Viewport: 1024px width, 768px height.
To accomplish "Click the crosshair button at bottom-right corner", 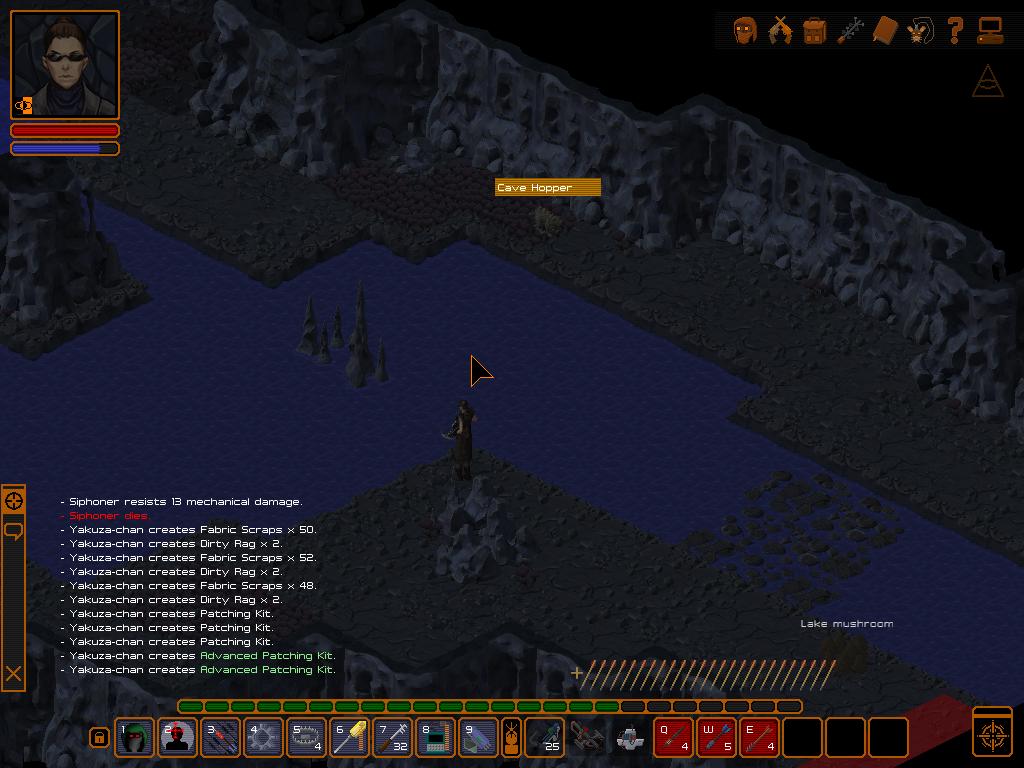I will (x=992, y=735).
